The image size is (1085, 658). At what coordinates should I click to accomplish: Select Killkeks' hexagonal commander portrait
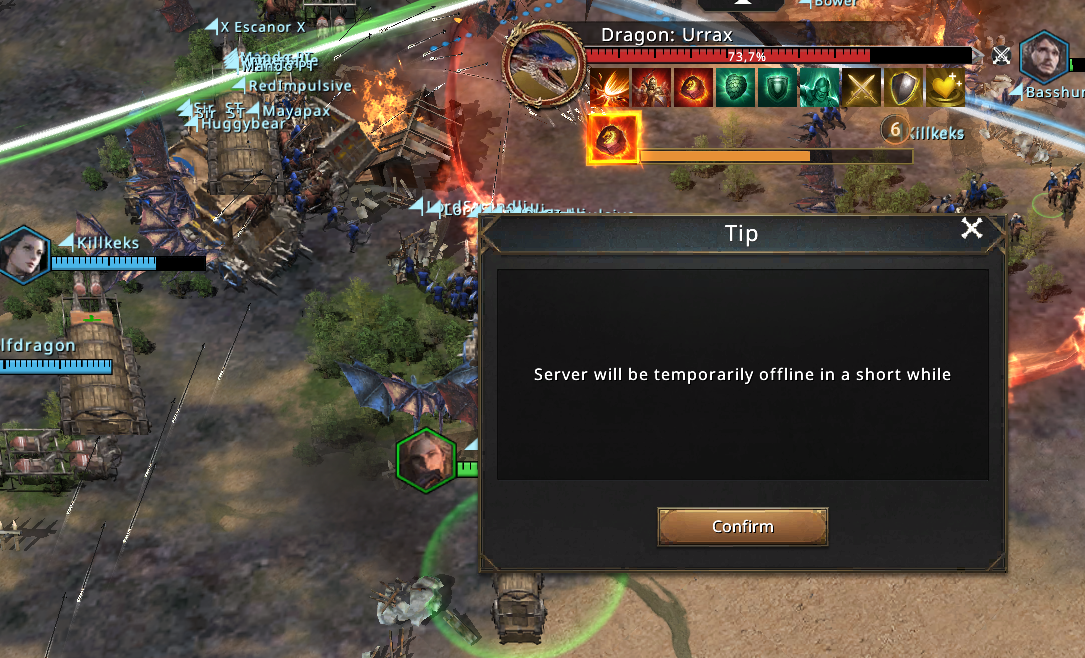click(24, 253)
